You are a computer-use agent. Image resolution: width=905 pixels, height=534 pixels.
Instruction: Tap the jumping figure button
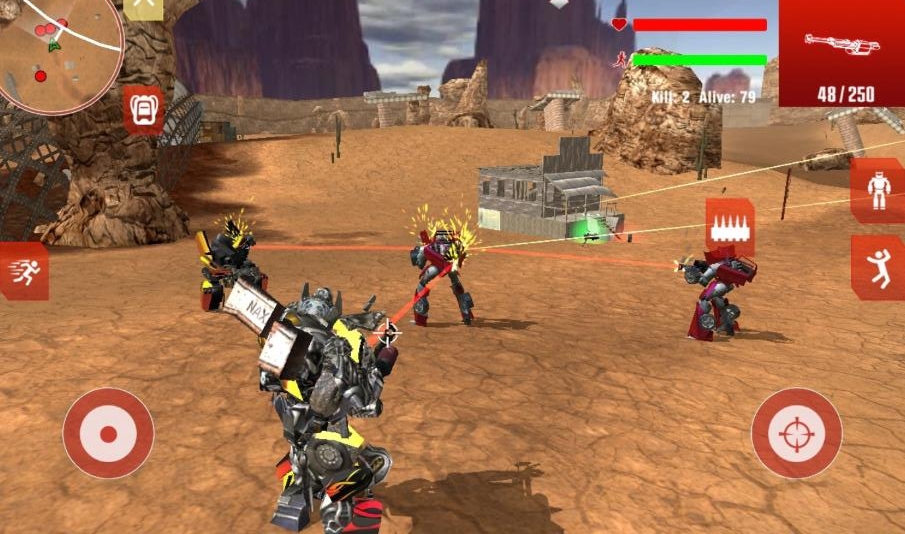click(x=879, y=268)
